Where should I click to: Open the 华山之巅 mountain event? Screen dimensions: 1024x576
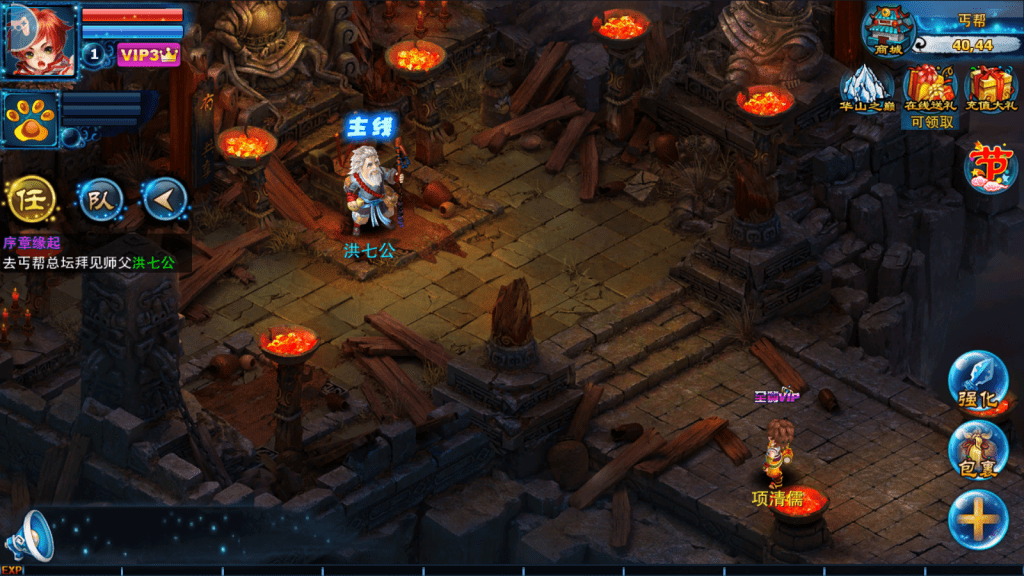point(867,90)
